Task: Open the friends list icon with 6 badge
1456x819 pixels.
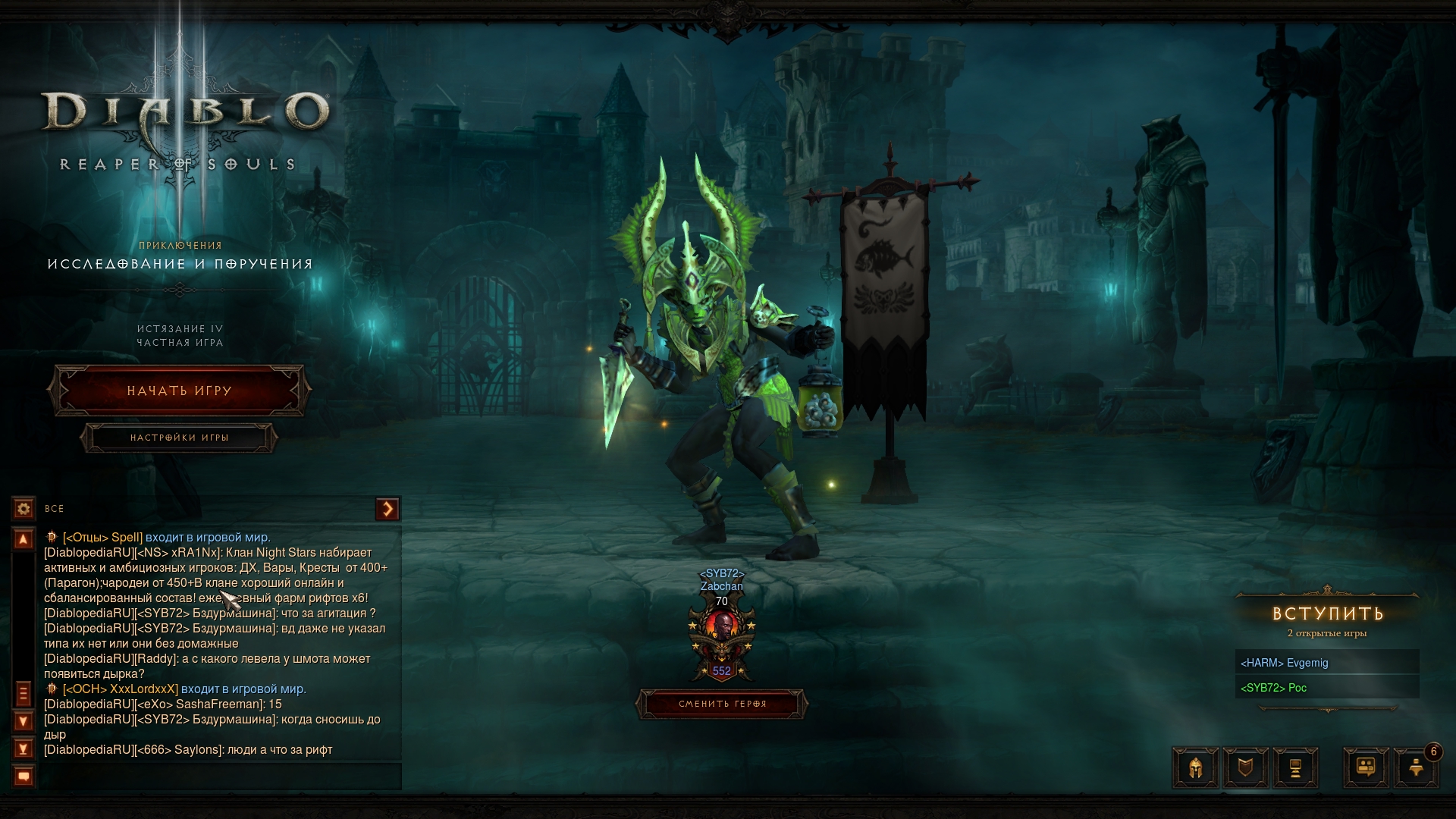Action: click(1416, 767)
